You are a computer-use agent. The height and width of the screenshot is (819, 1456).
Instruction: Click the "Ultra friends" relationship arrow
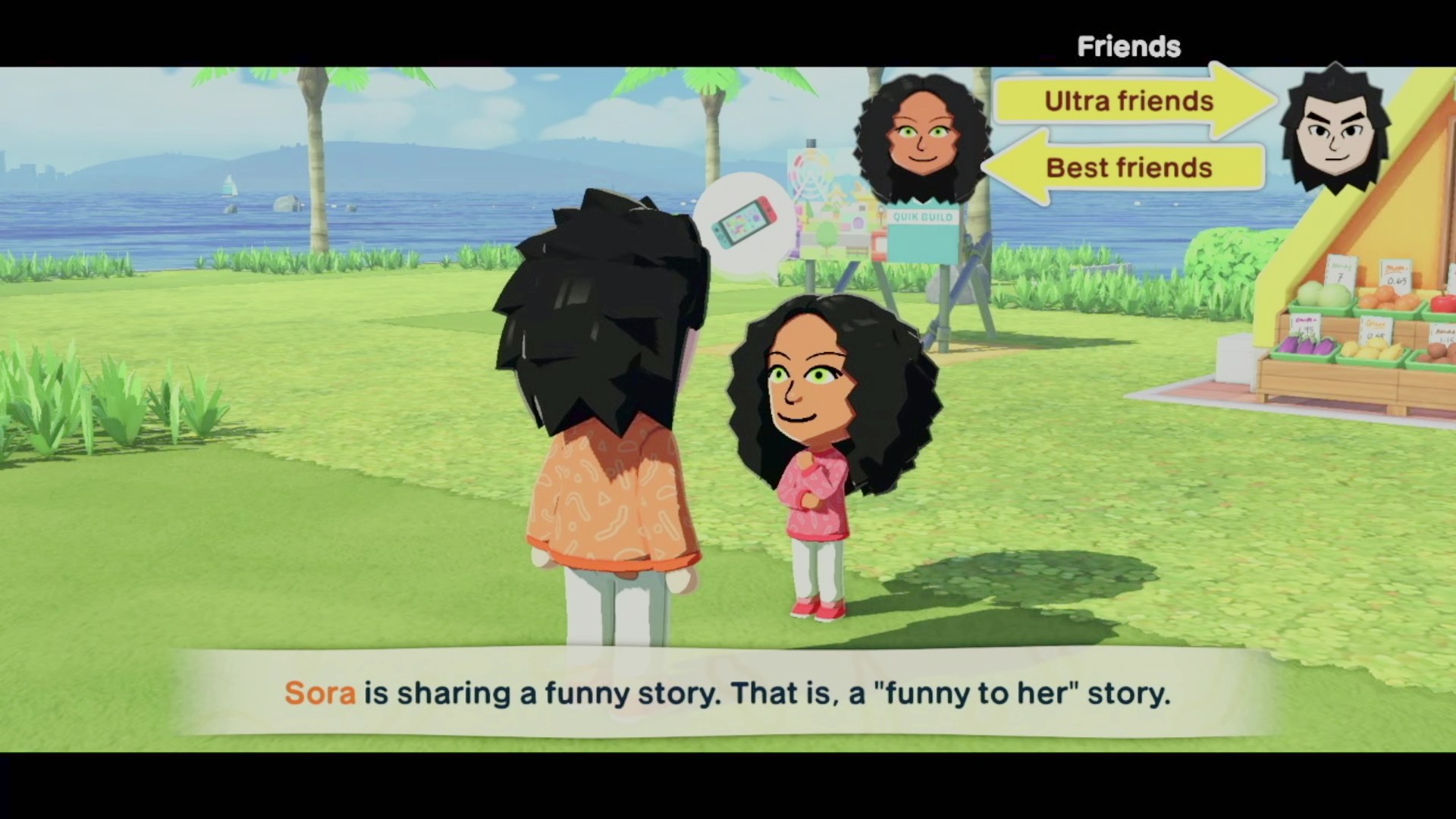[1130, 101]
